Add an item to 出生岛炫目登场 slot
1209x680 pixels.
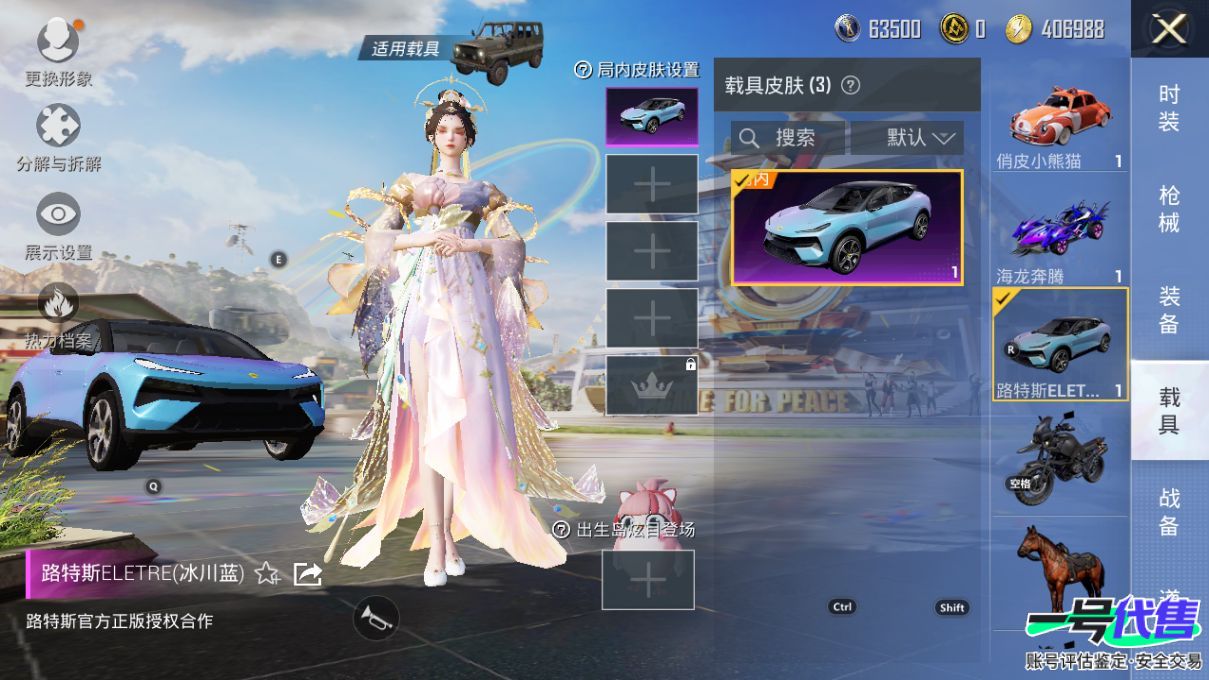coord(648,580)
